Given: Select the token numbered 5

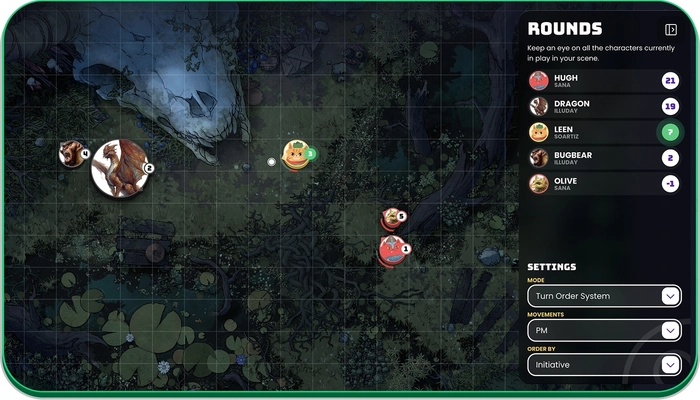Looking at the screenshot, I should click(390, 217).
